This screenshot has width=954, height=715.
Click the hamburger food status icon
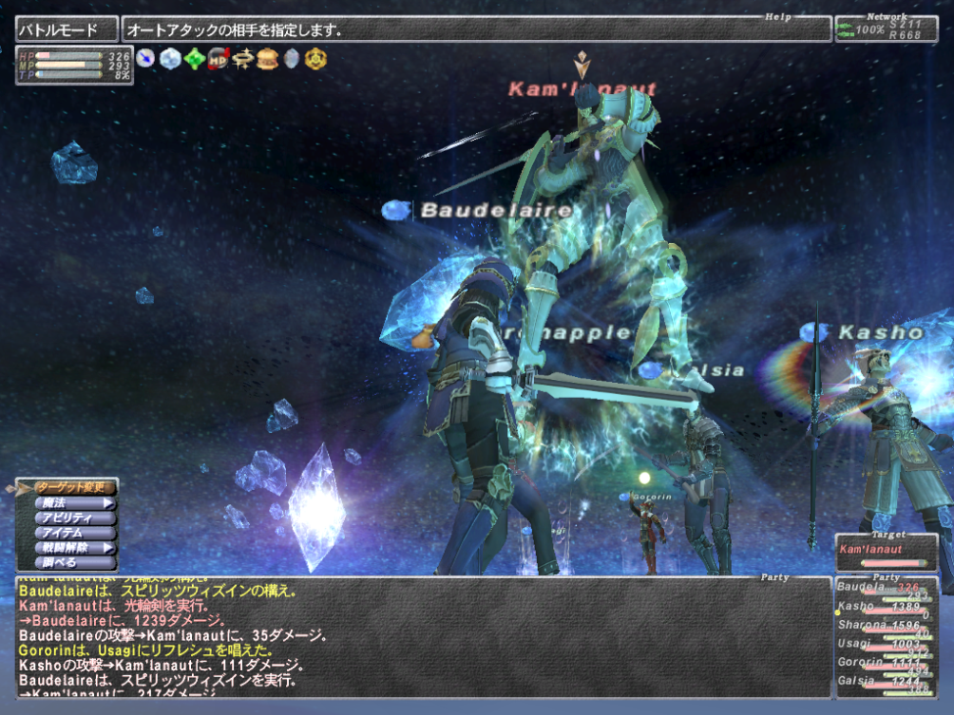click(x=267, y=59)
